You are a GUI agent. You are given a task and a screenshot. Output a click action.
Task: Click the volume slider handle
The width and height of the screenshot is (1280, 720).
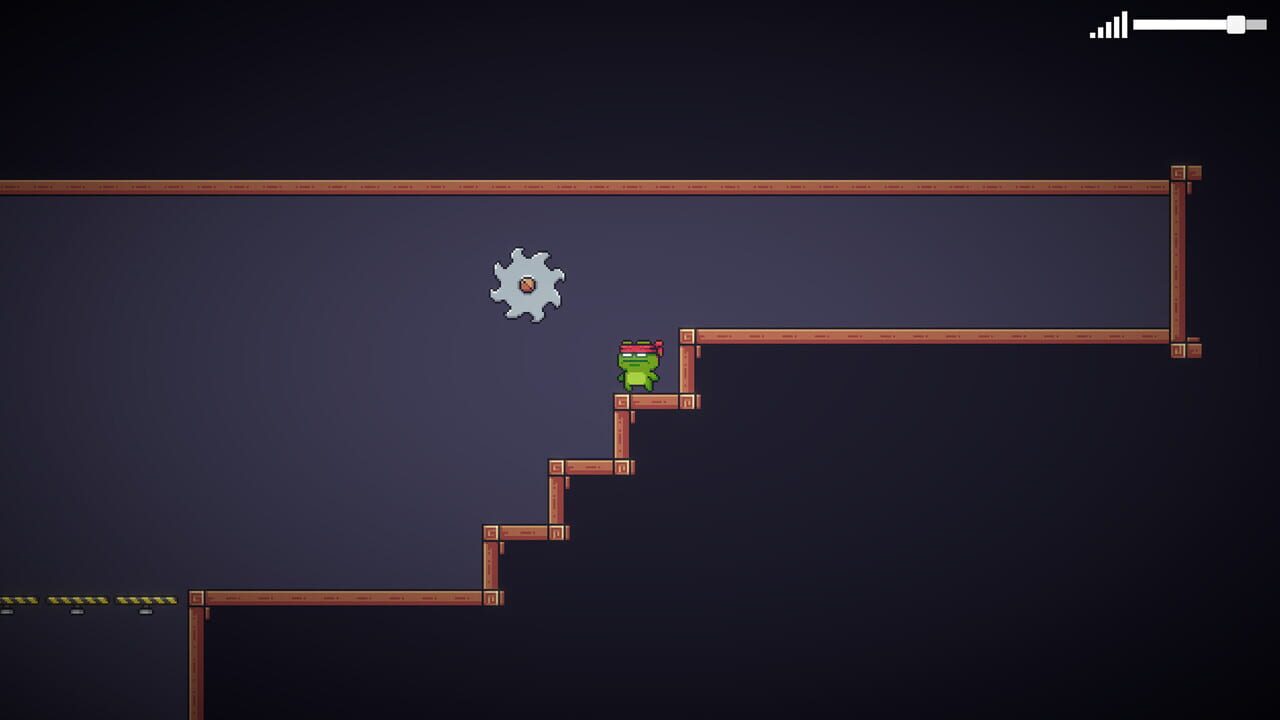[x=1236, y=23]
